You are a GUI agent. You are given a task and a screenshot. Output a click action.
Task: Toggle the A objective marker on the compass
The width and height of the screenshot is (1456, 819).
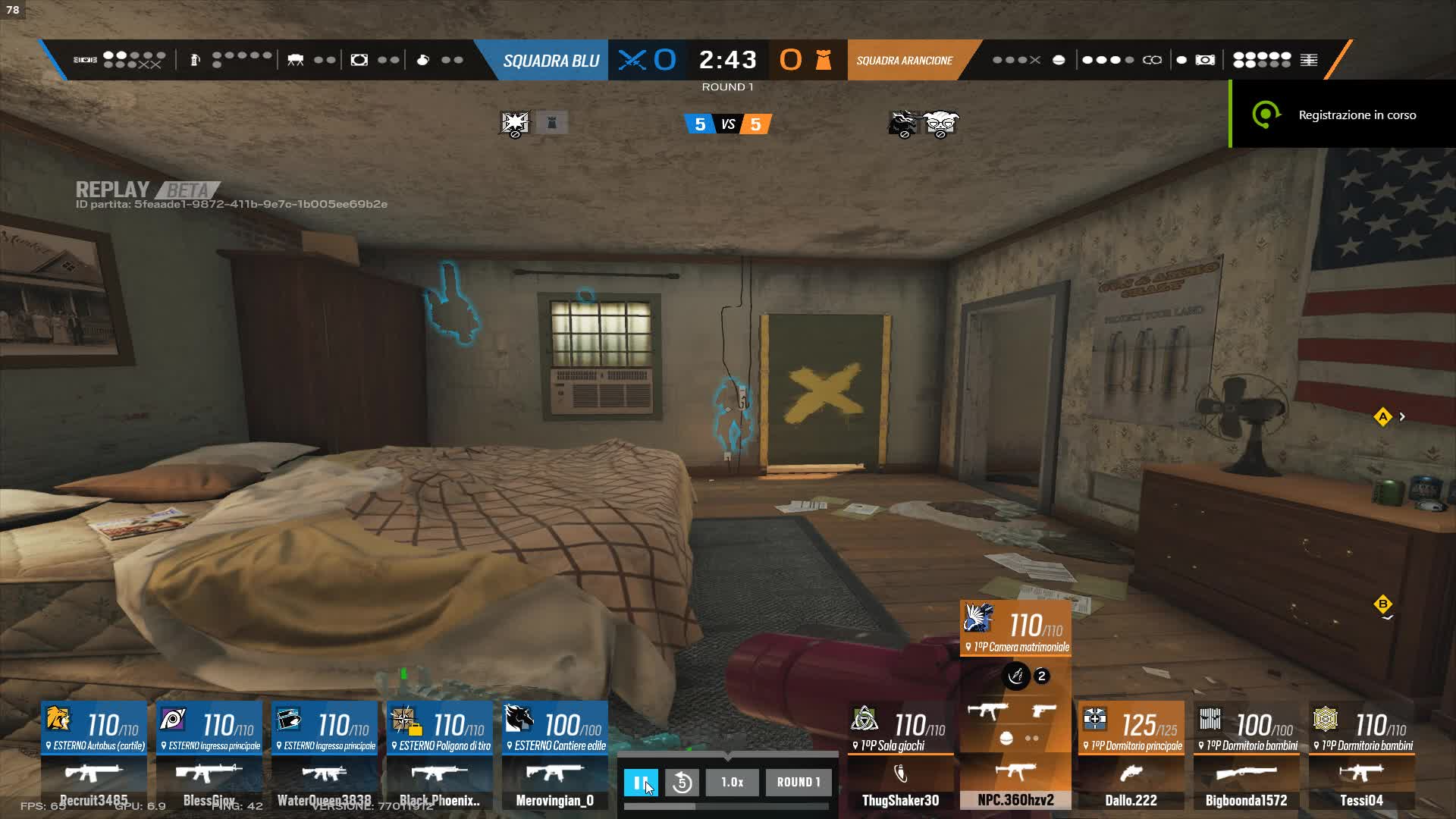click(x=1384, y=416)
